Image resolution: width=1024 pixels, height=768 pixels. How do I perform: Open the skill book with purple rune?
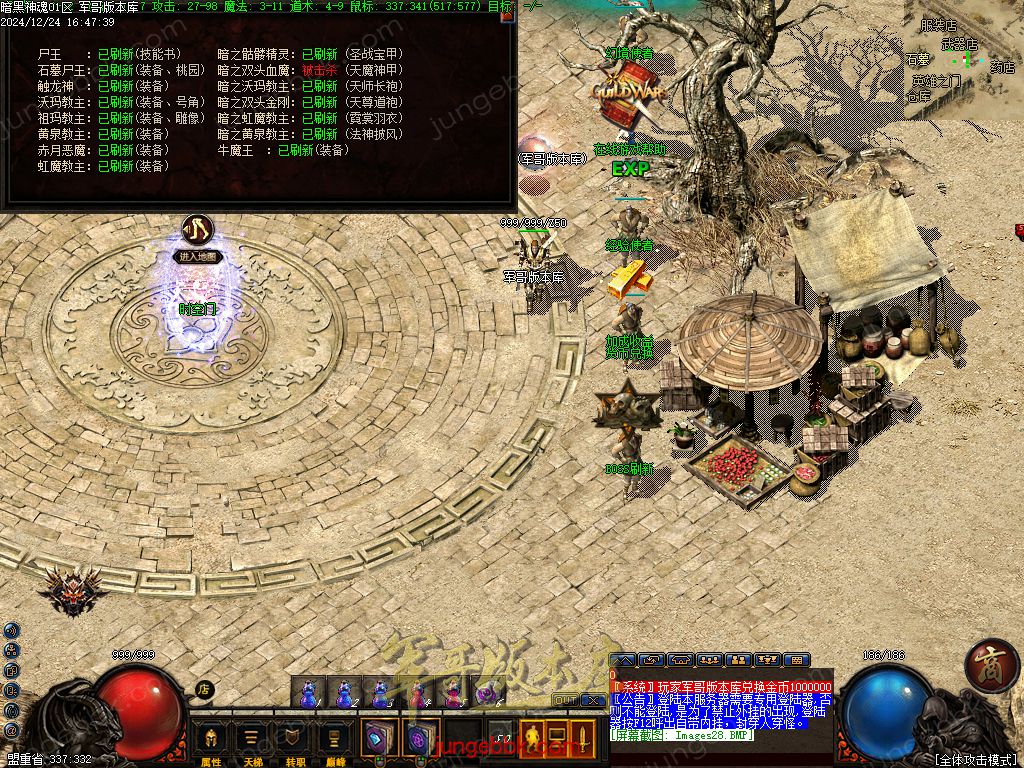420,738
